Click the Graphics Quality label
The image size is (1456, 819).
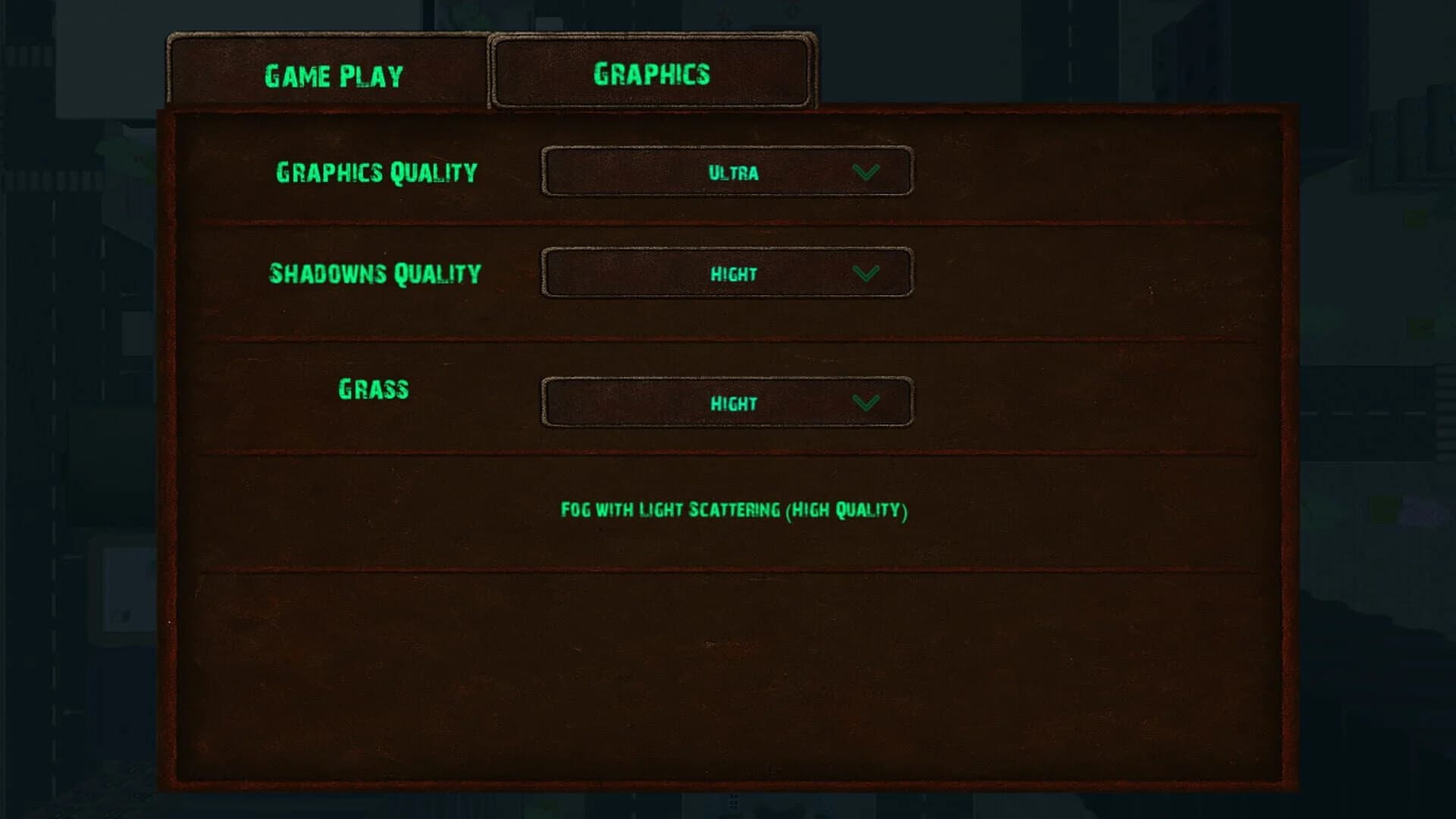click(377, 173)
